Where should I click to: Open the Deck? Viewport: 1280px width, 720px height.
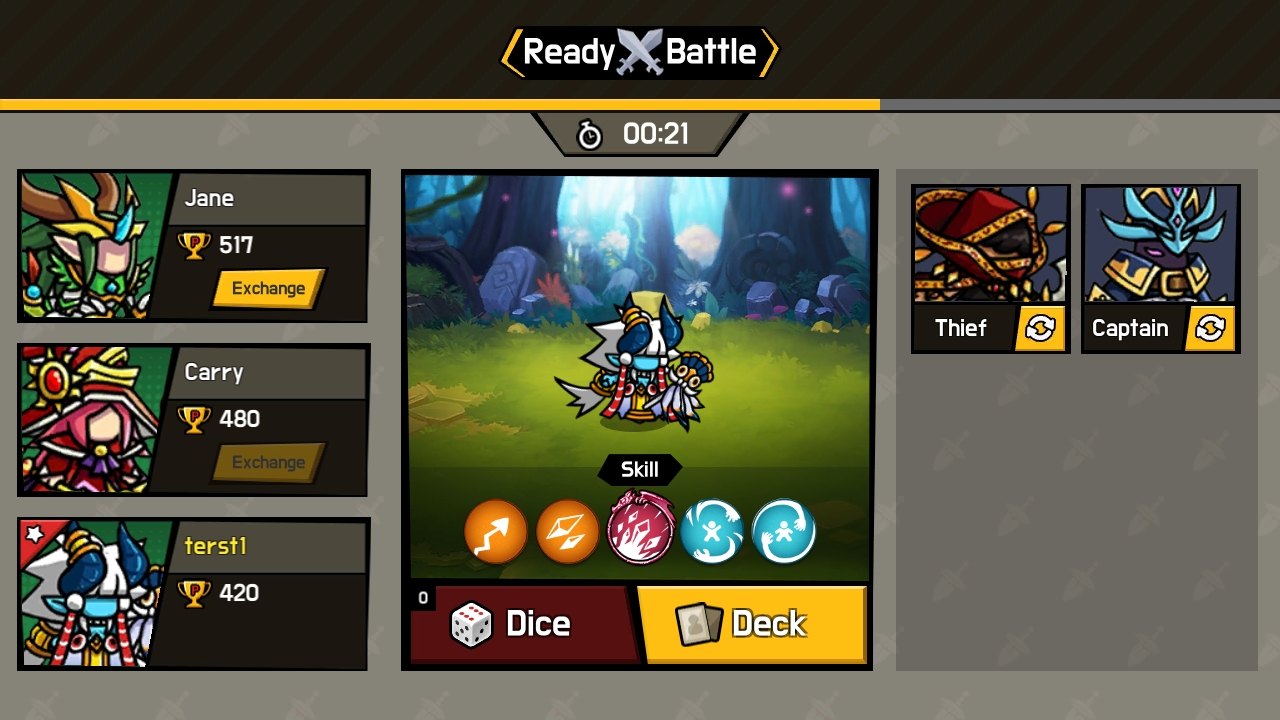(752, 624)
